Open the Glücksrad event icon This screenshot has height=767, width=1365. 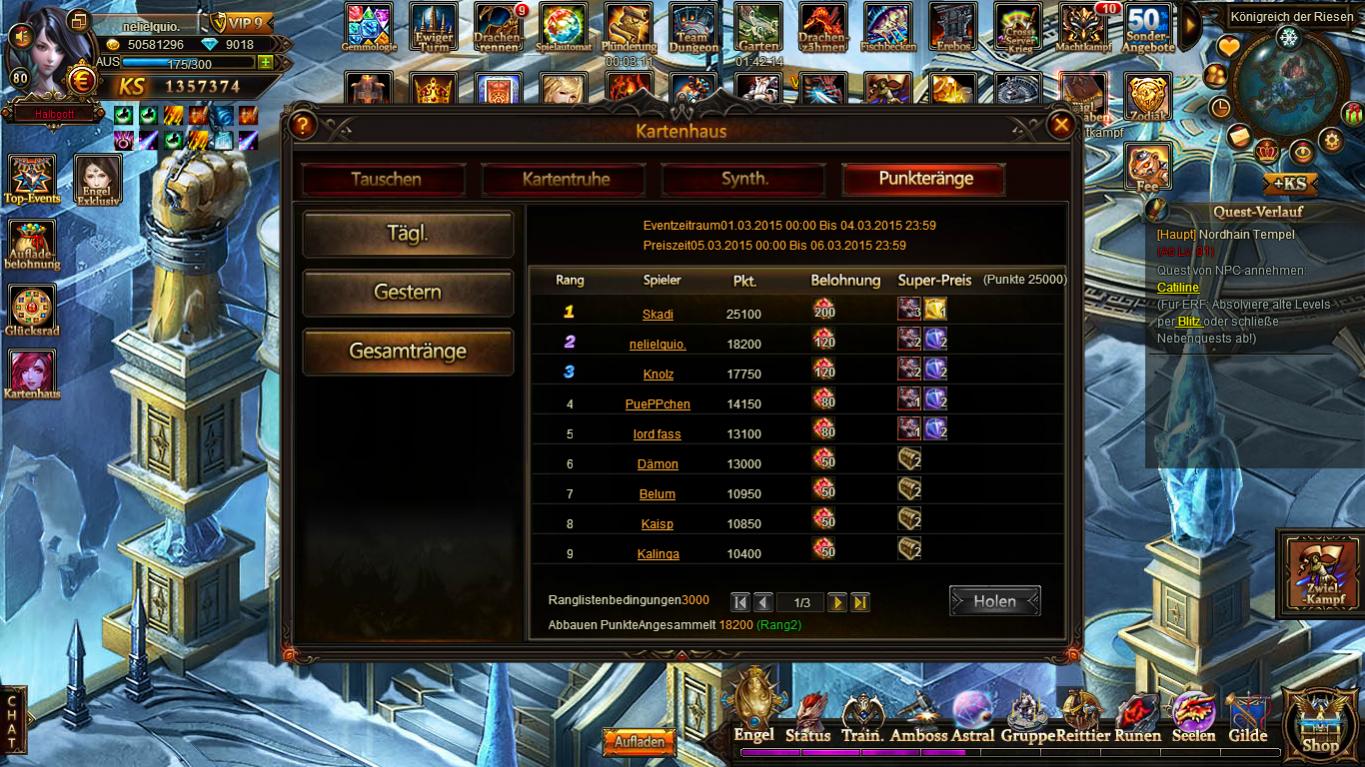pyautogui.click(x=32, y=312)
